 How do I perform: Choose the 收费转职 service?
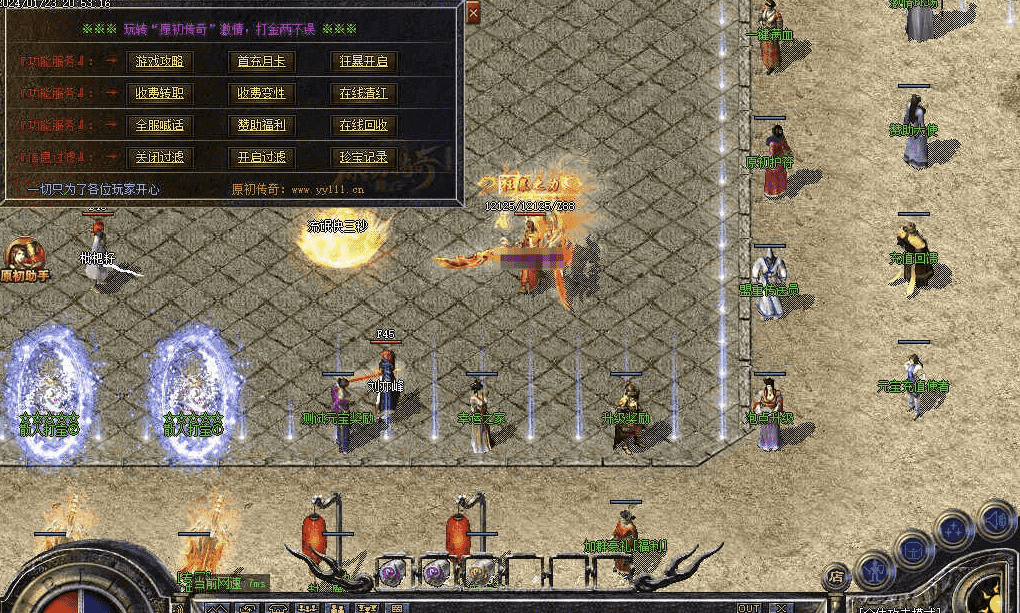[x=160, y=93]
